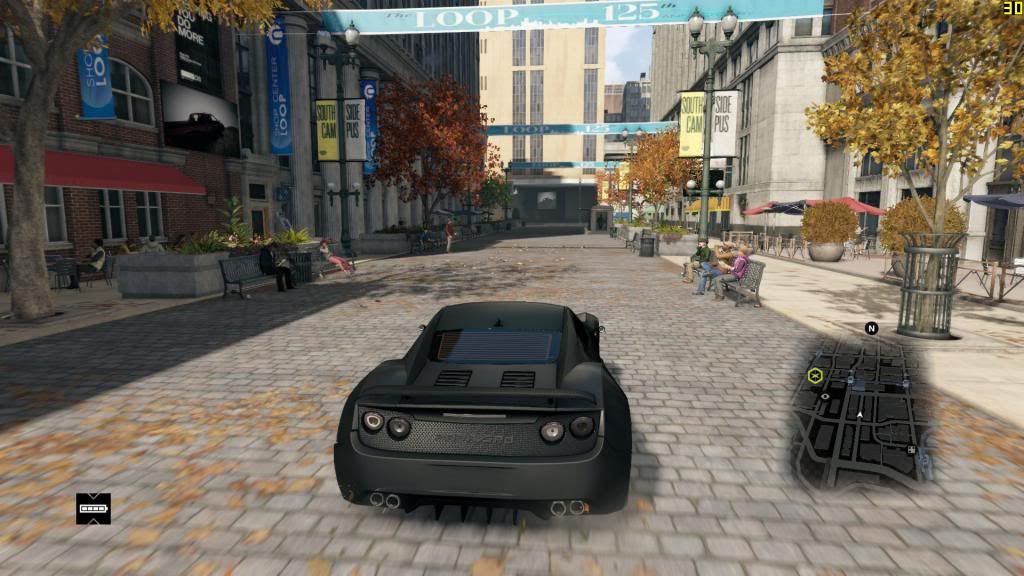Select the eye icon on the minimap

point(825,396)
